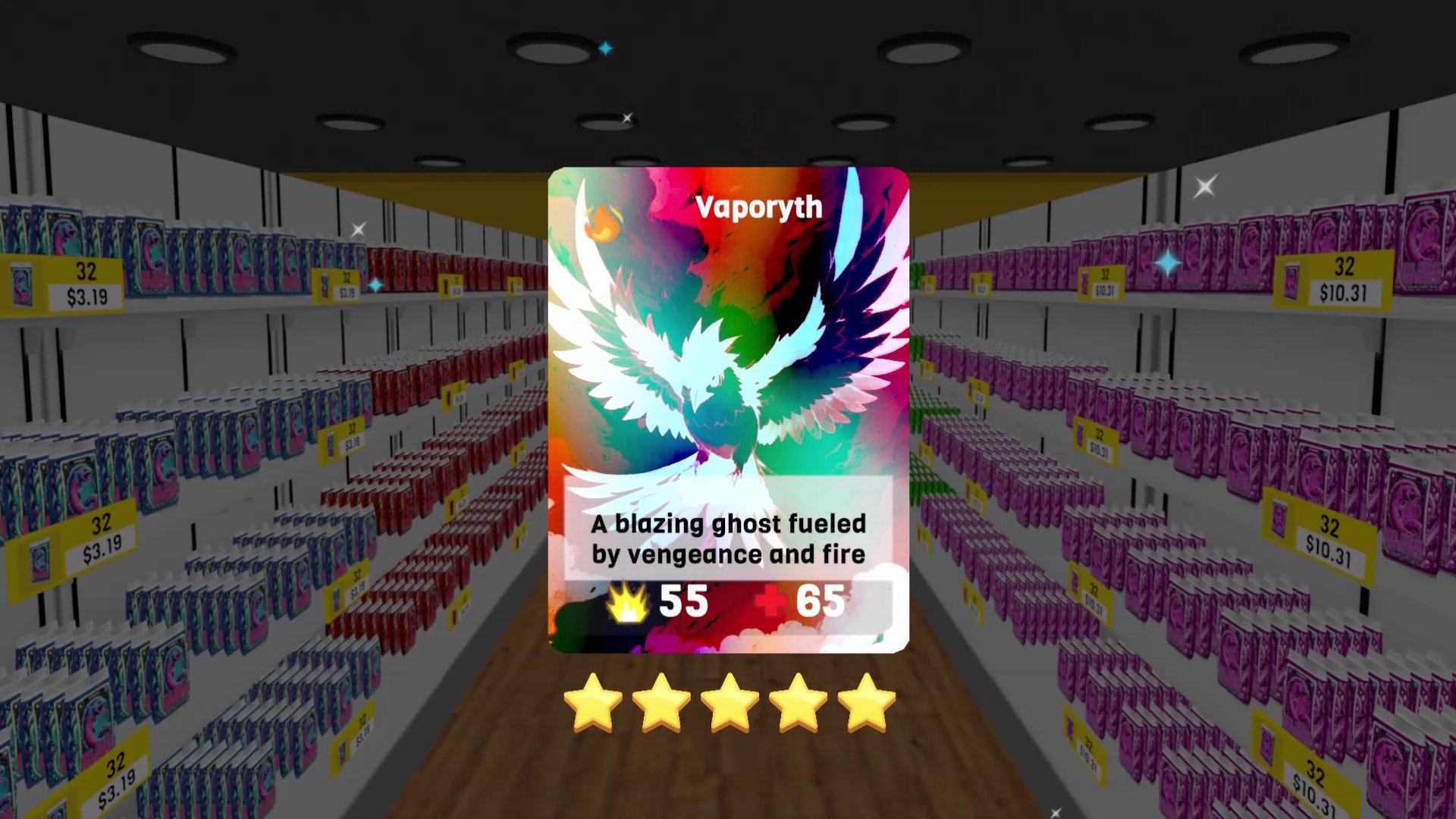Select the attack burst icon next to 55
1456x819 pixels.
pos(628,603)
